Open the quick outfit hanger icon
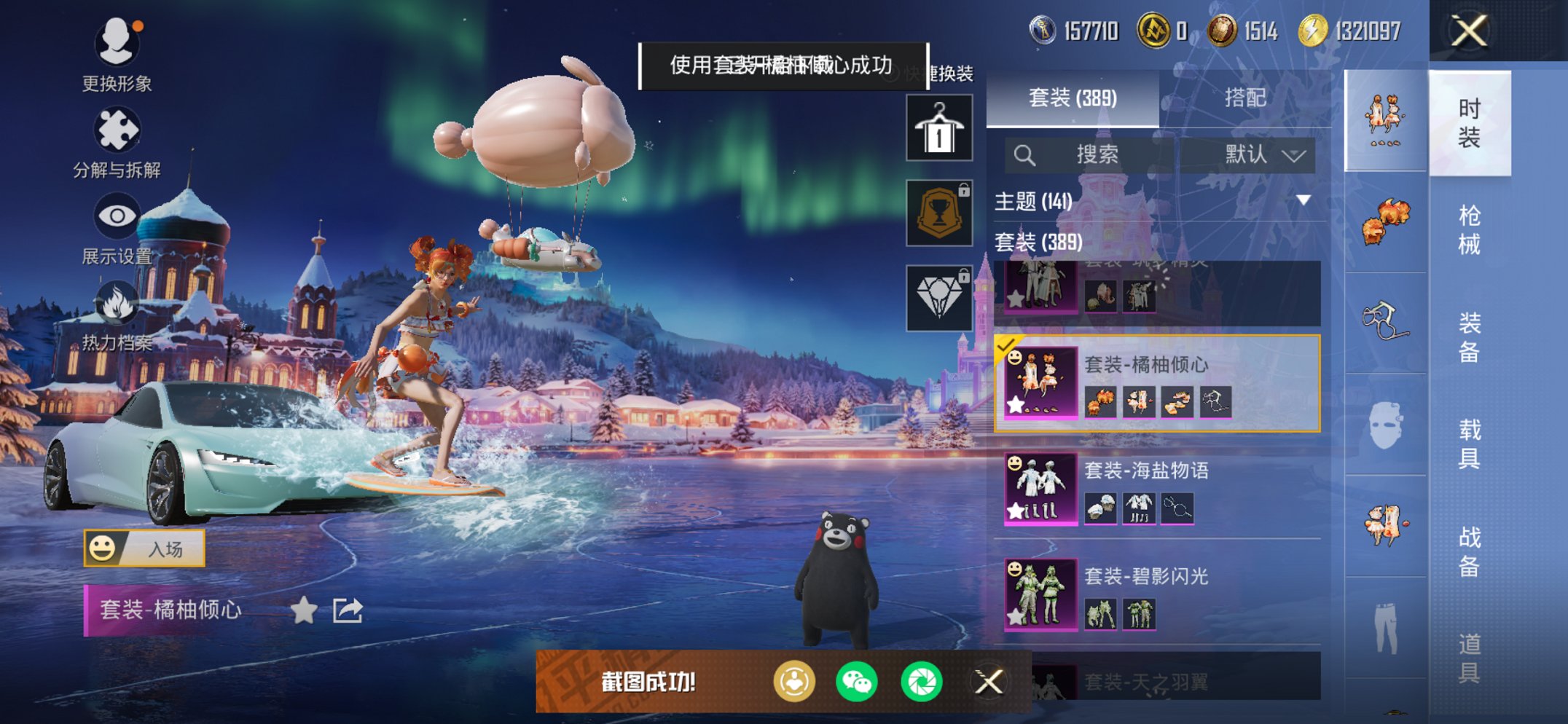 click(x=938, y=127)
